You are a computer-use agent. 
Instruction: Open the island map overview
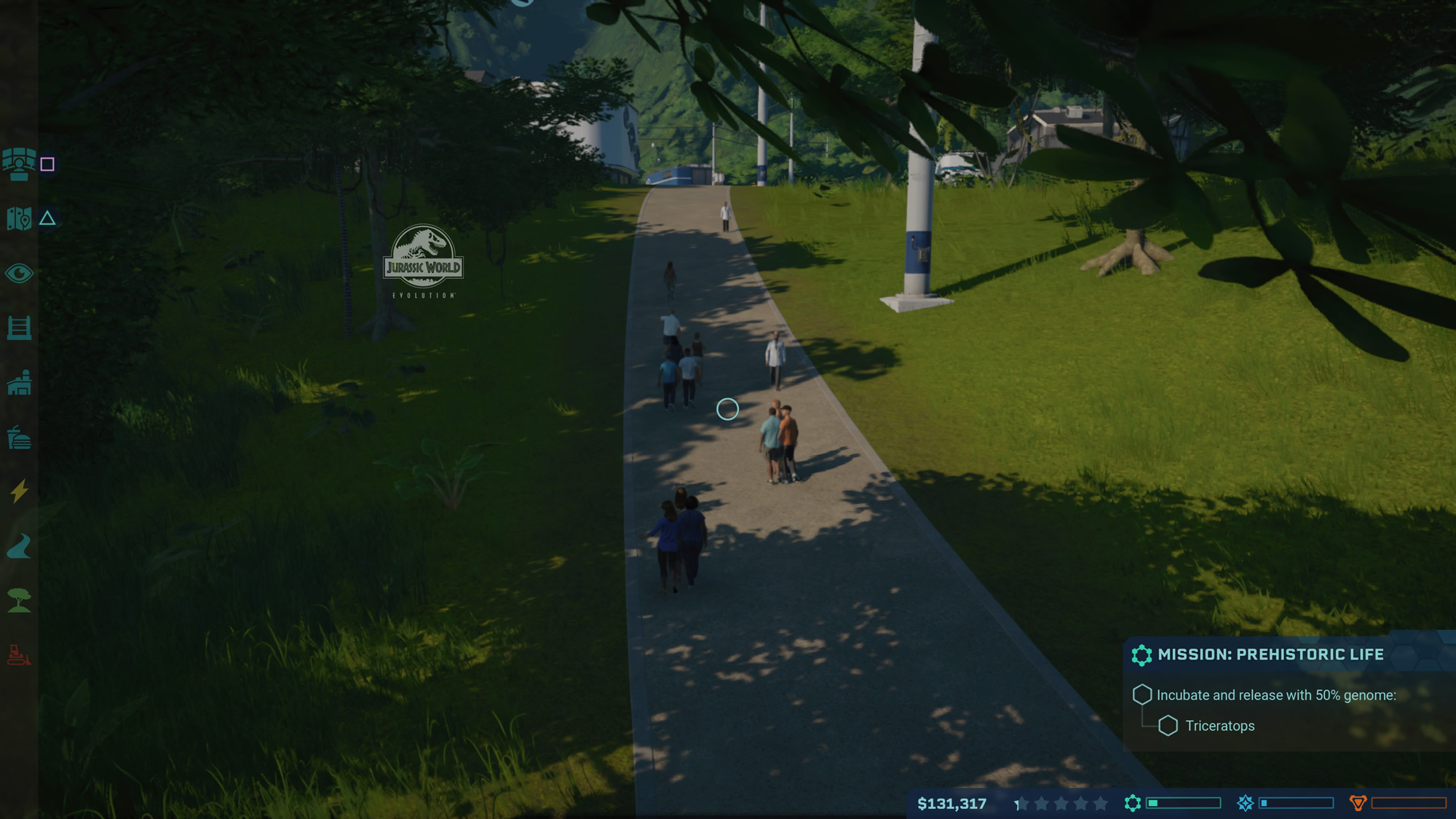20,217
